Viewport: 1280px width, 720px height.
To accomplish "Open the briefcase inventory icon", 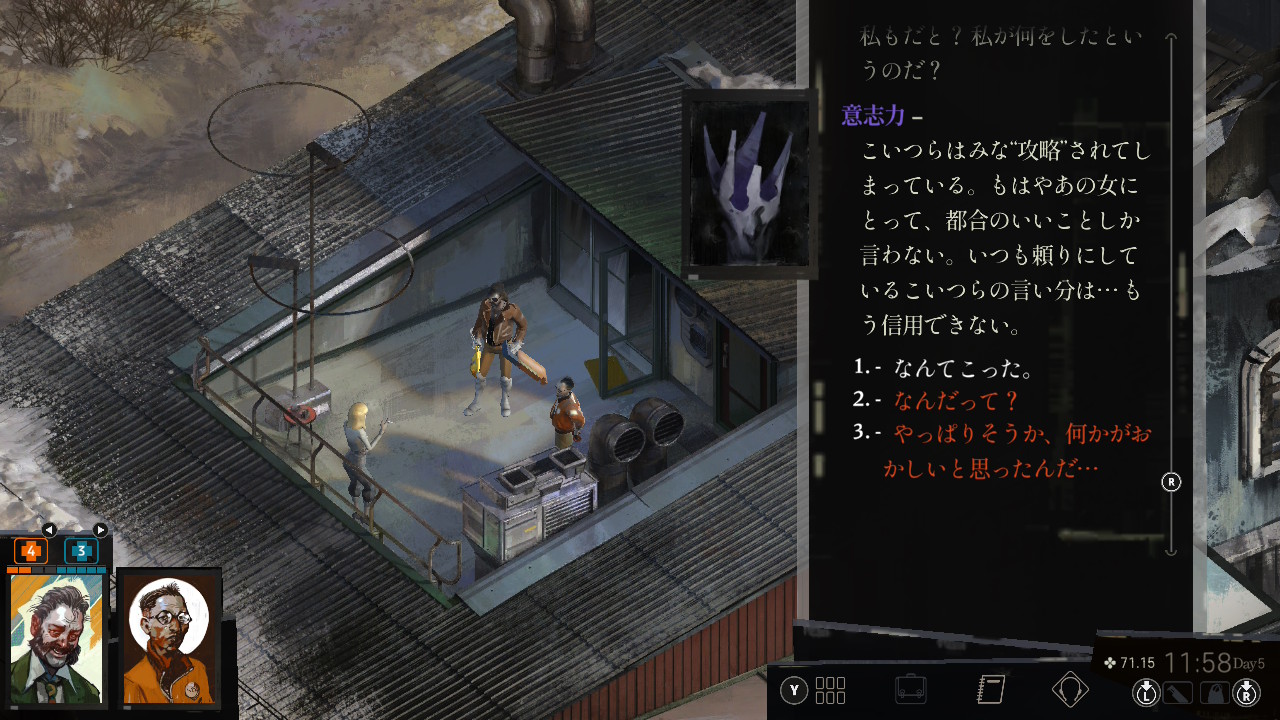I will [910, 690].
